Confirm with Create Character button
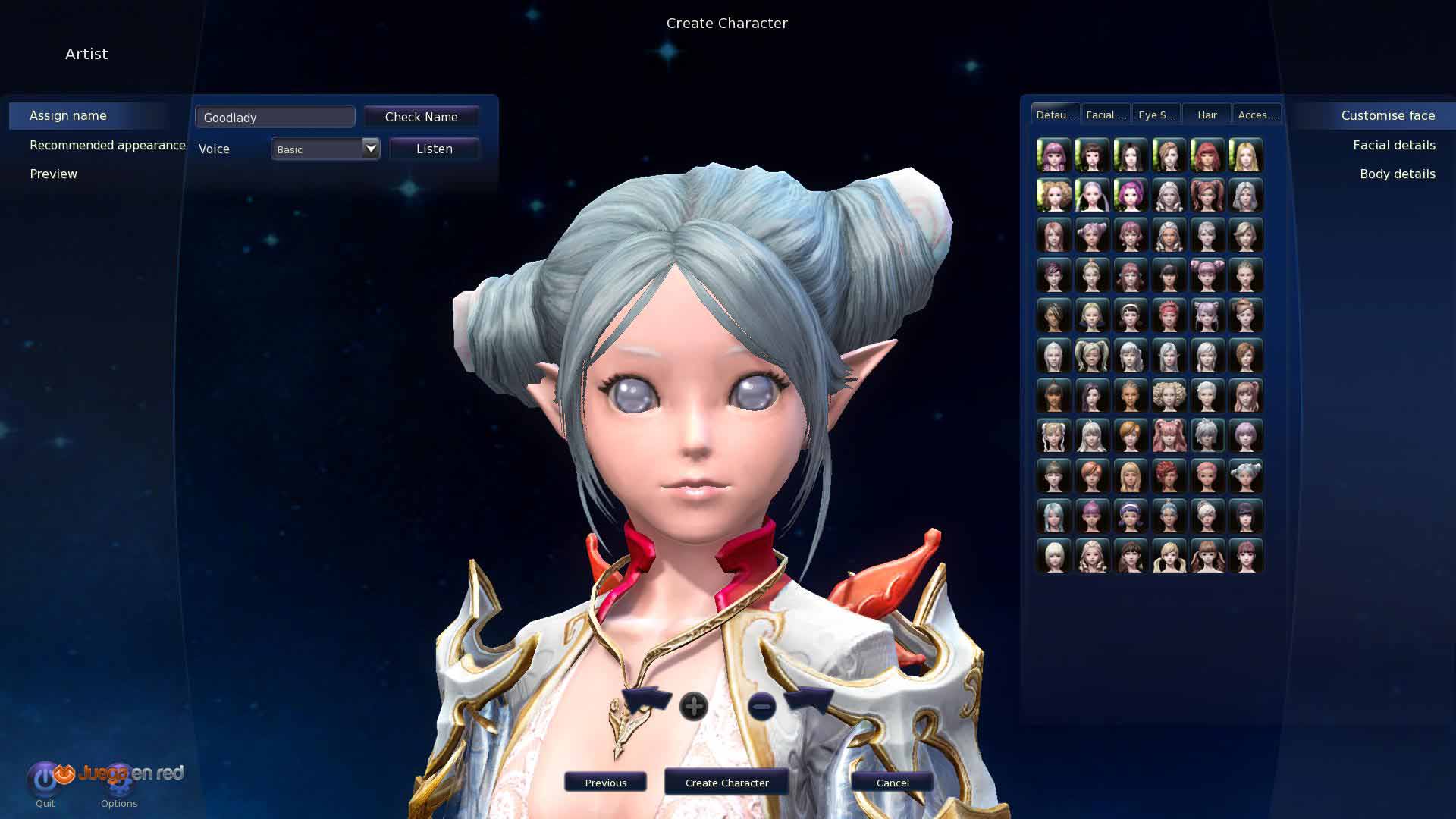The image size is (1456, 819). (x=726, y=783)
